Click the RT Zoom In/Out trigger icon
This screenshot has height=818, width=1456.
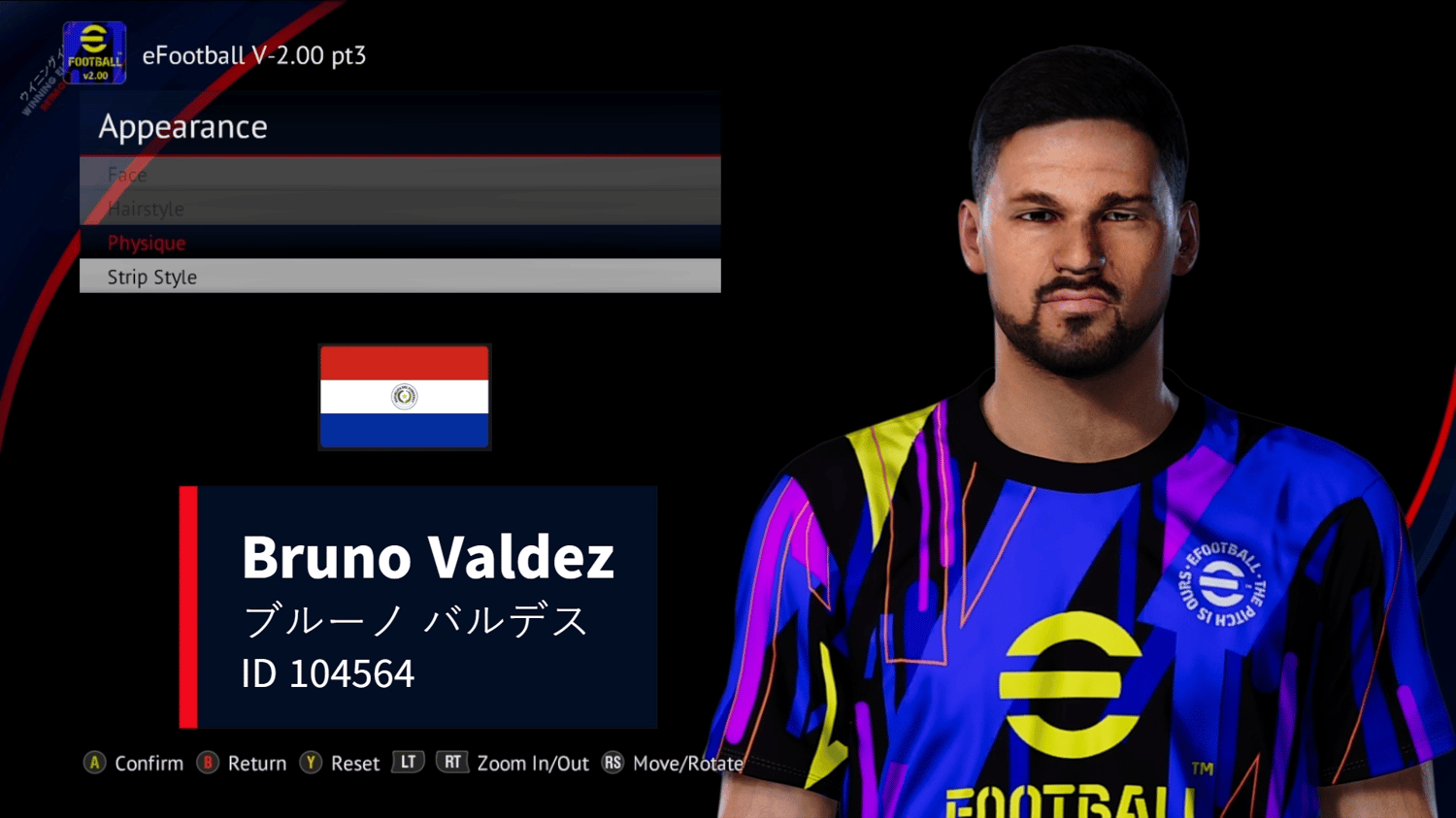coord(452,762)
